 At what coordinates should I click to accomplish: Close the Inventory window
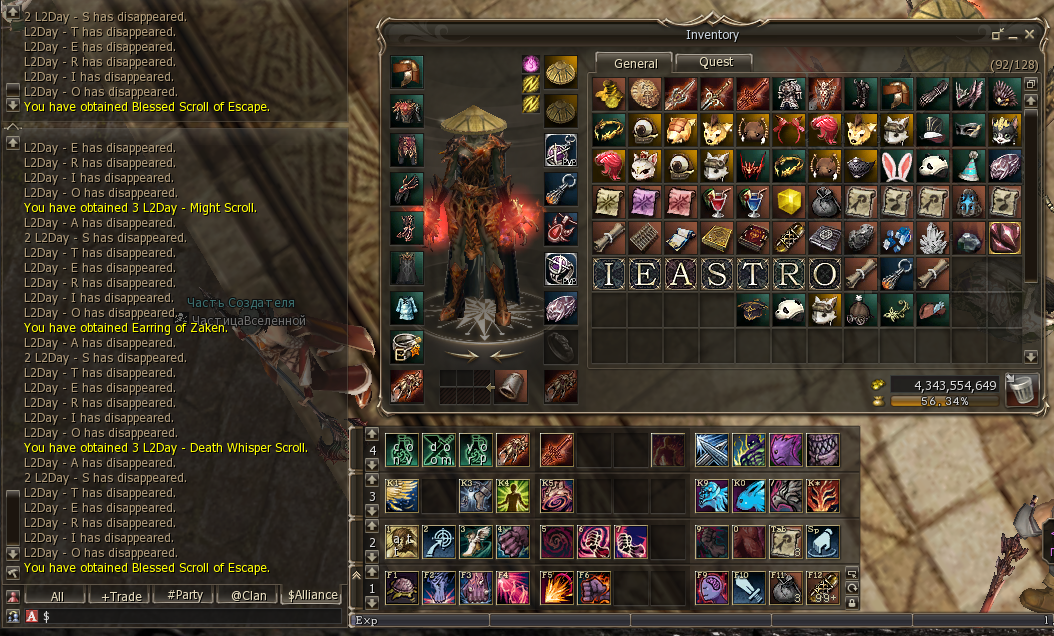point(1030,34)
